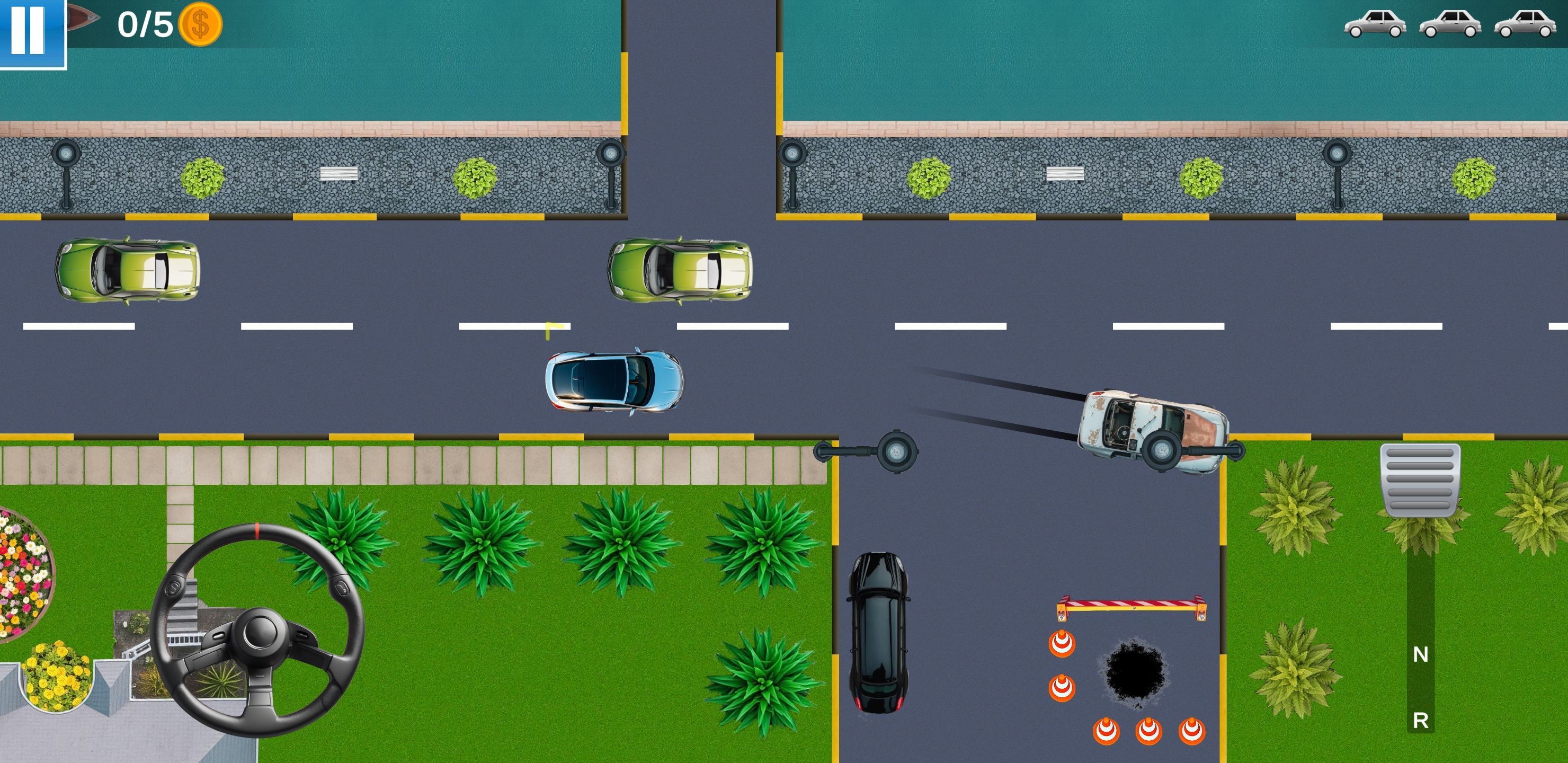
Task: Shift gear to R on the selector
Action: tap(1420, 721)
